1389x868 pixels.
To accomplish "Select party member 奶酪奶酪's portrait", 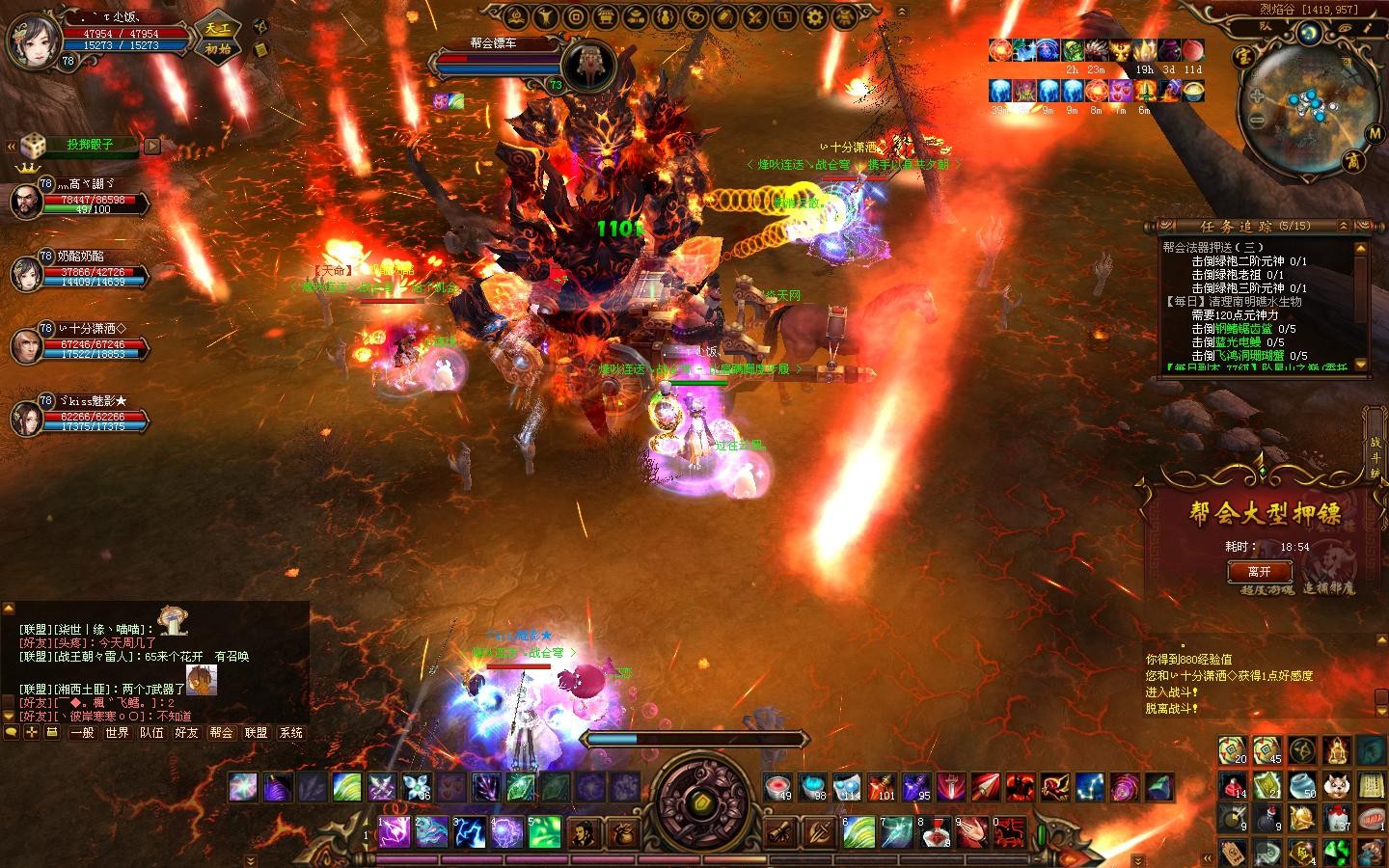I will coord(26,273).
